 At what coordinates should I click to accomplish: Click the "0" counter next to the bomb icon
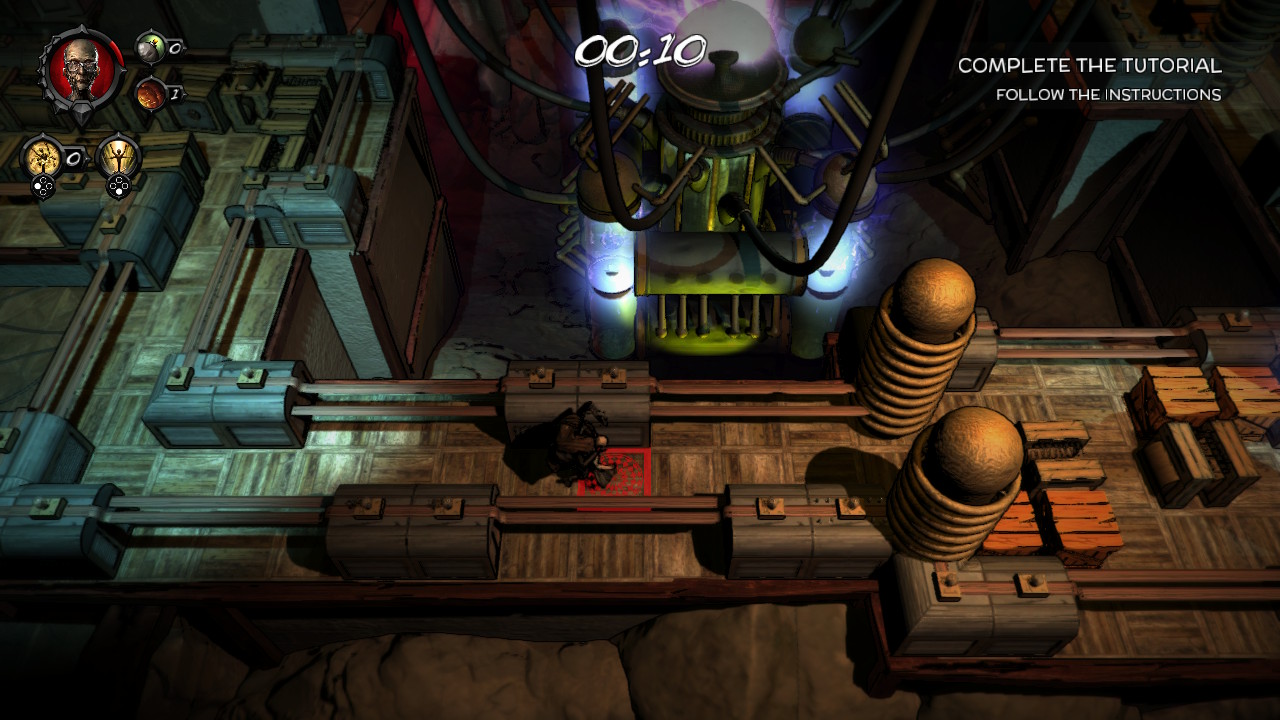click(x=176, y=47)
